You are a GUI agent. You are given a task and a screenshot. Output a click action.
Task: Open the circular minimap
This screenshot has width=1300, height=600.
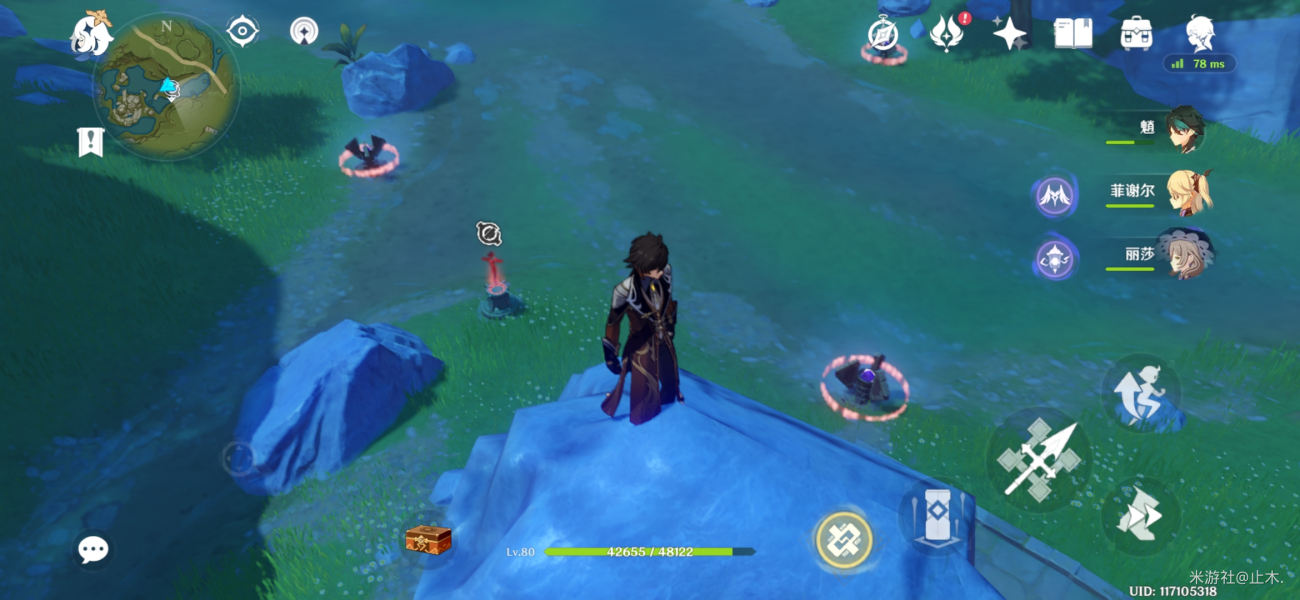pos(166,87)
